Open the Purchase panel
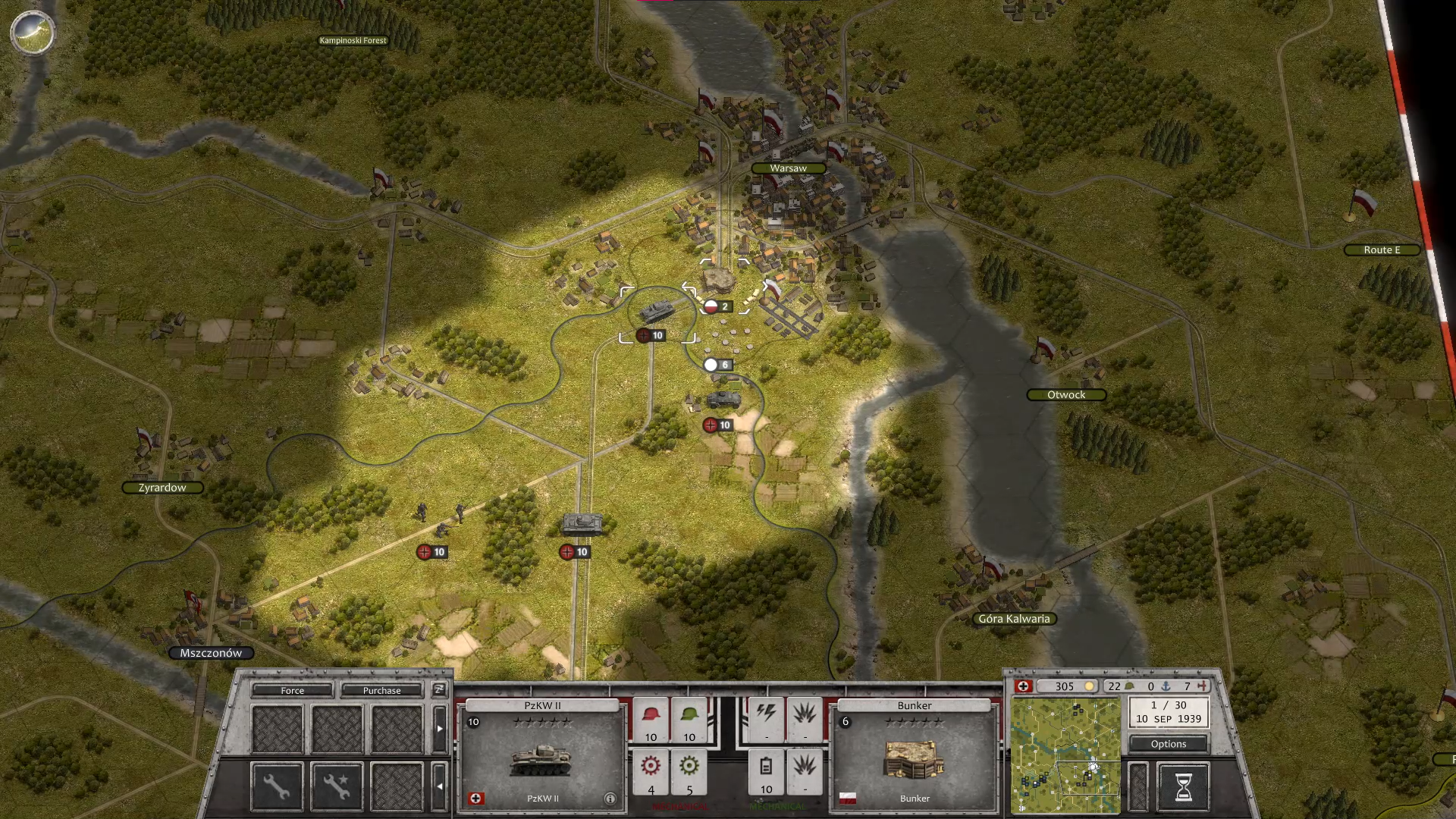The image size is (1456, 819). tap(381, 690)
